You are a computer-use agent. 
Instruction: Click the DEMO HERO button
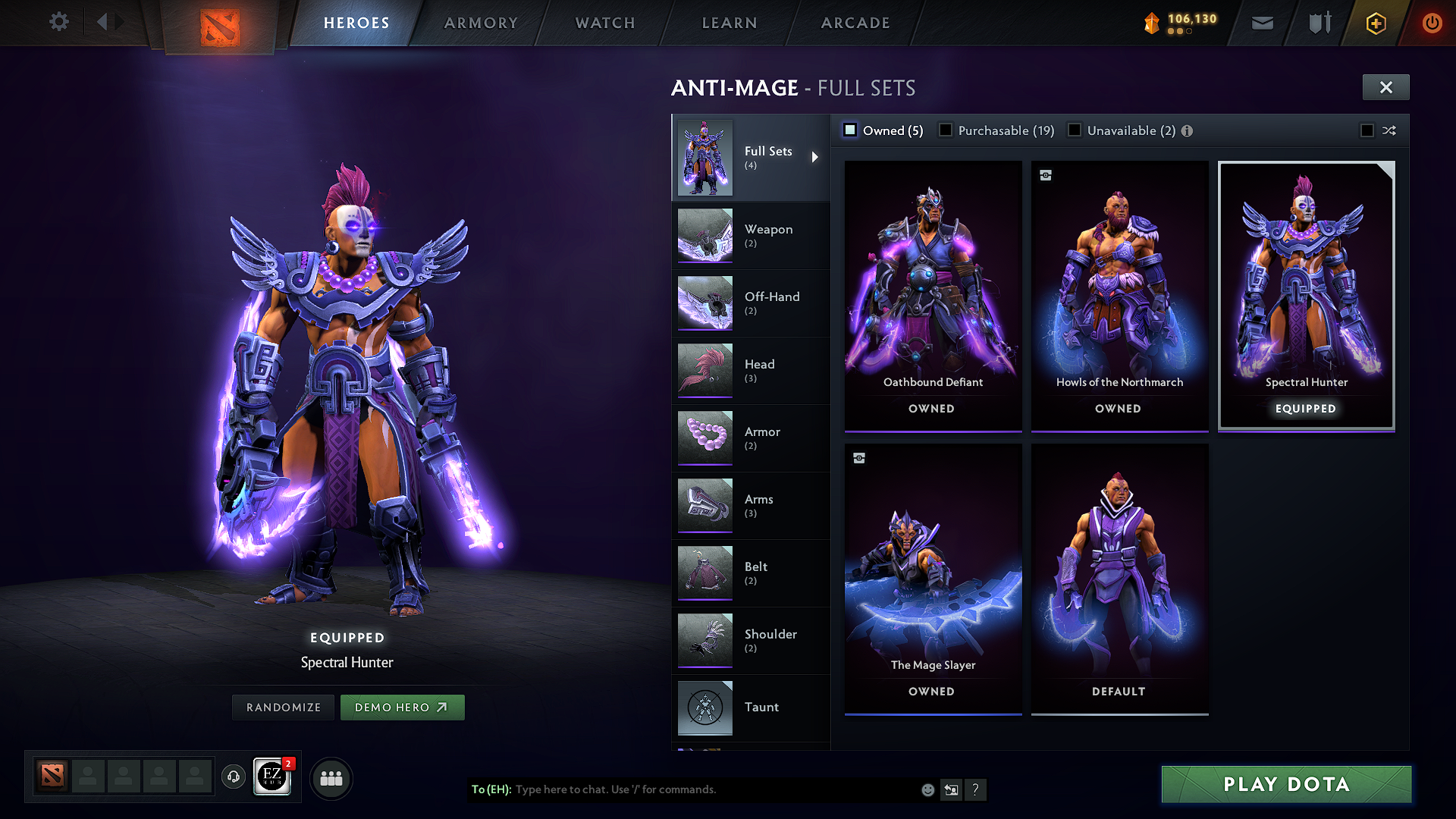click(403, 707)
